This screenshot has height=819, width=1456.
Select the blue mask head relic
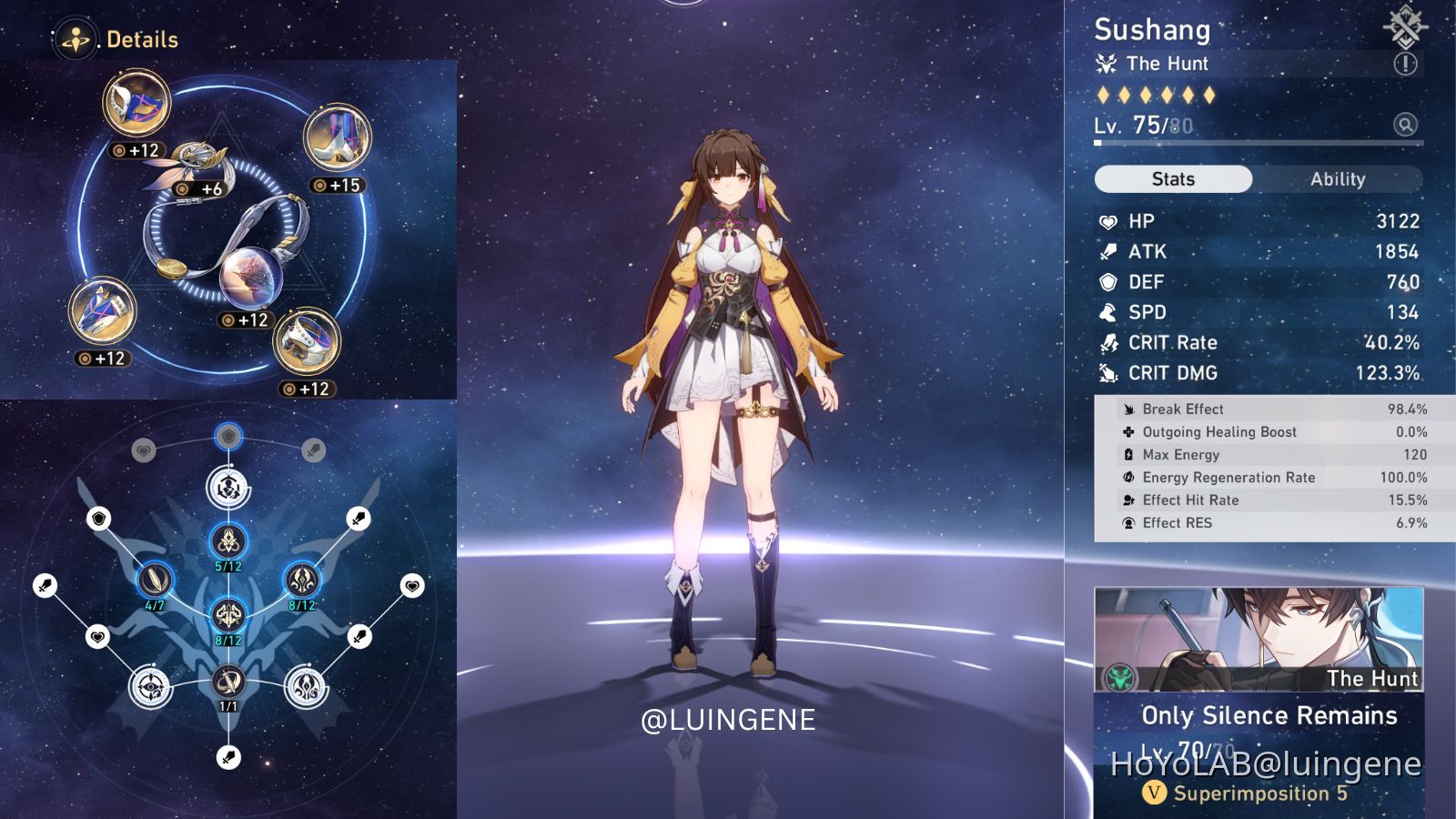tap(136, 104)
